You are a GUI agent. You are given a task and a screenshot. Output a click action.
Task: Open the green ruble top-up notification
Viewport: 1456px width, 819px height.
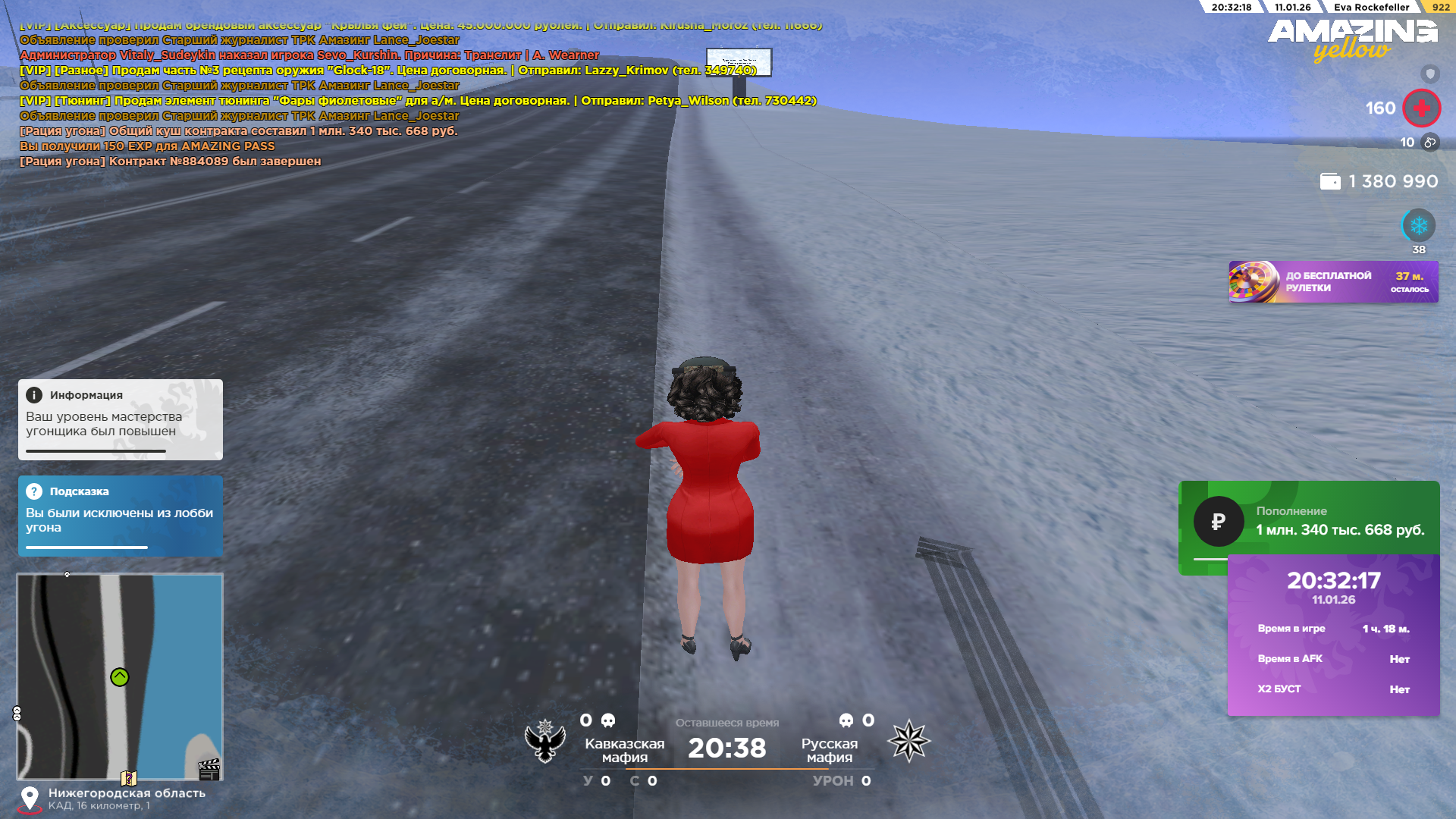click(x=1308, y=521)
